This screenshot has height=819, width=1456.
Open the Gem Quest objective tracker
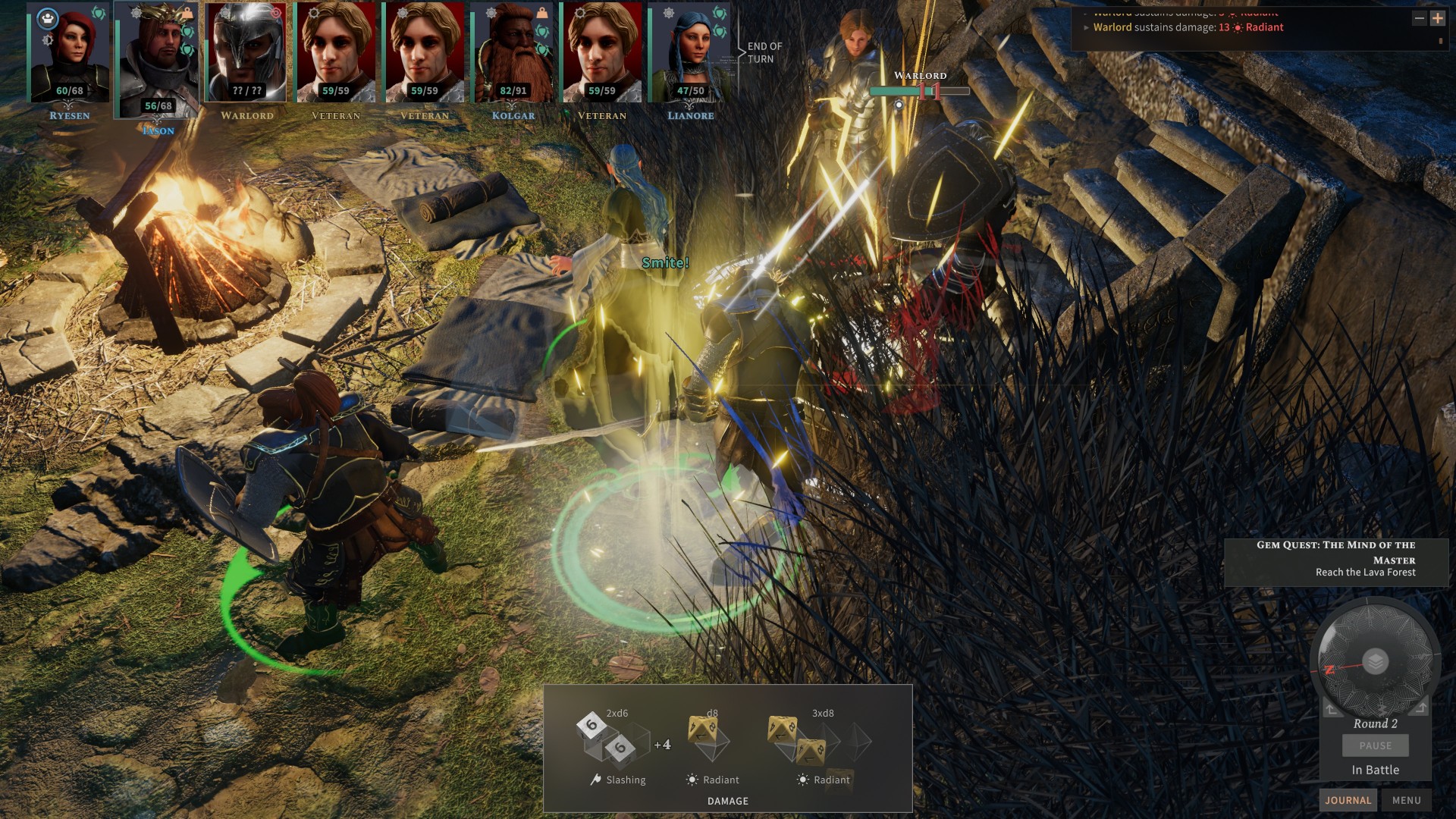1335,558
